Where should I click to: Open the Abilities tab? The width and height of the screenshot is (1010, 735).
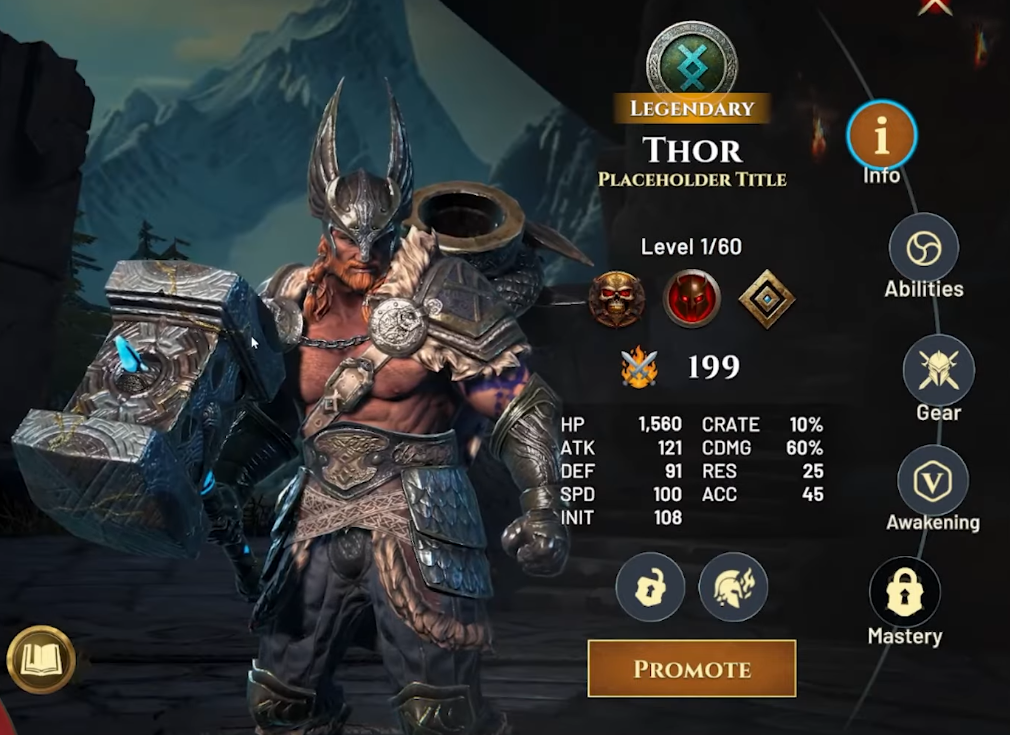923,248
